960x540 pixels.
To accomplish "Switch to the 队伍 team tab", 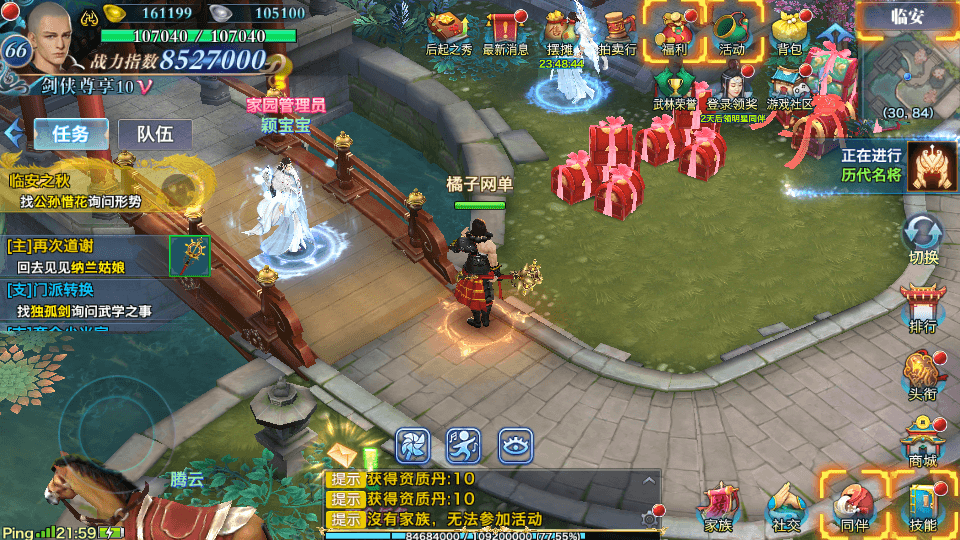I will tap(155, 134).
